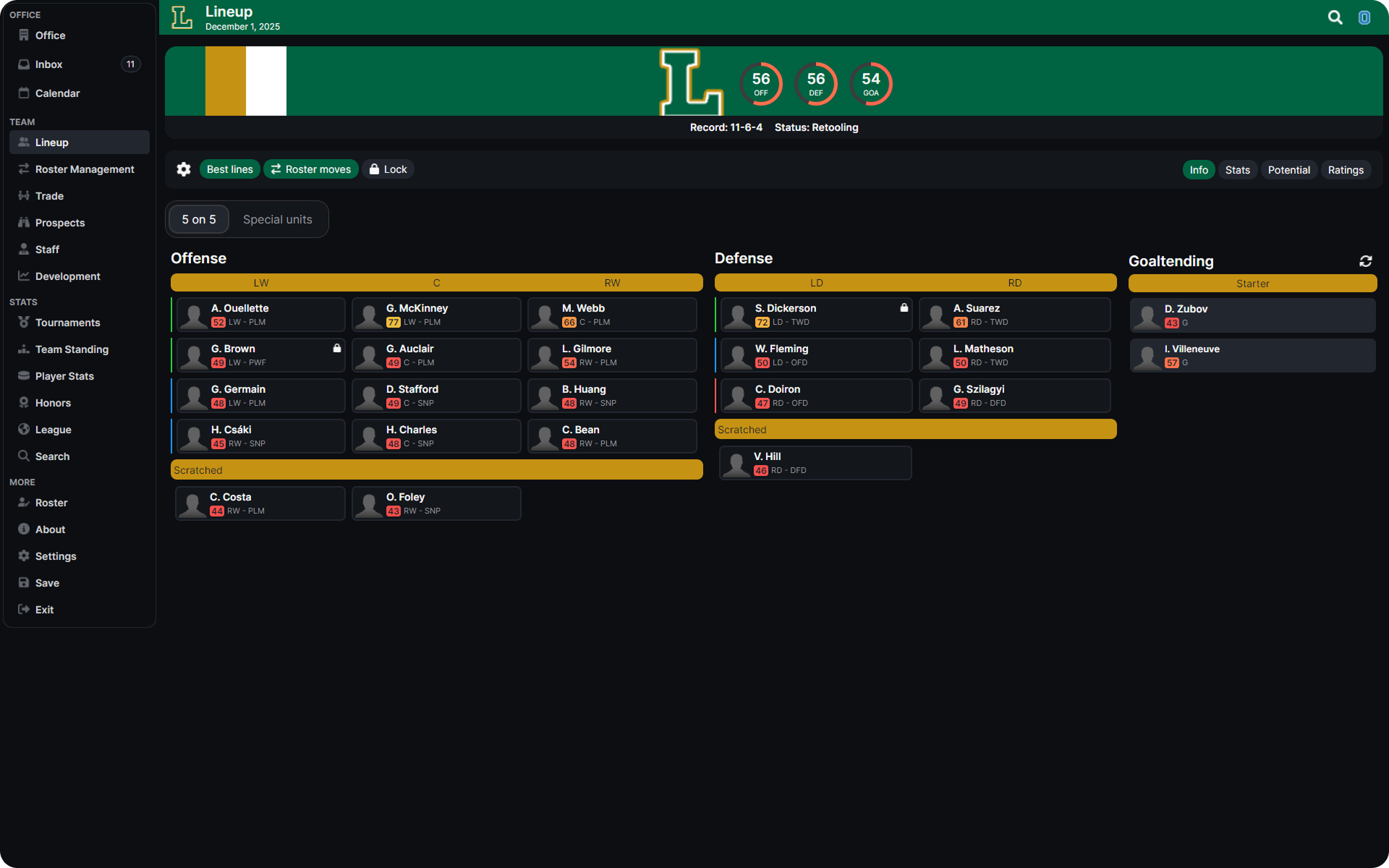Image resolution: width=1389 pixels, height=868 pixels.
Task: Unlock S. Dickerson's lineup lock
Action: point(904,307)
